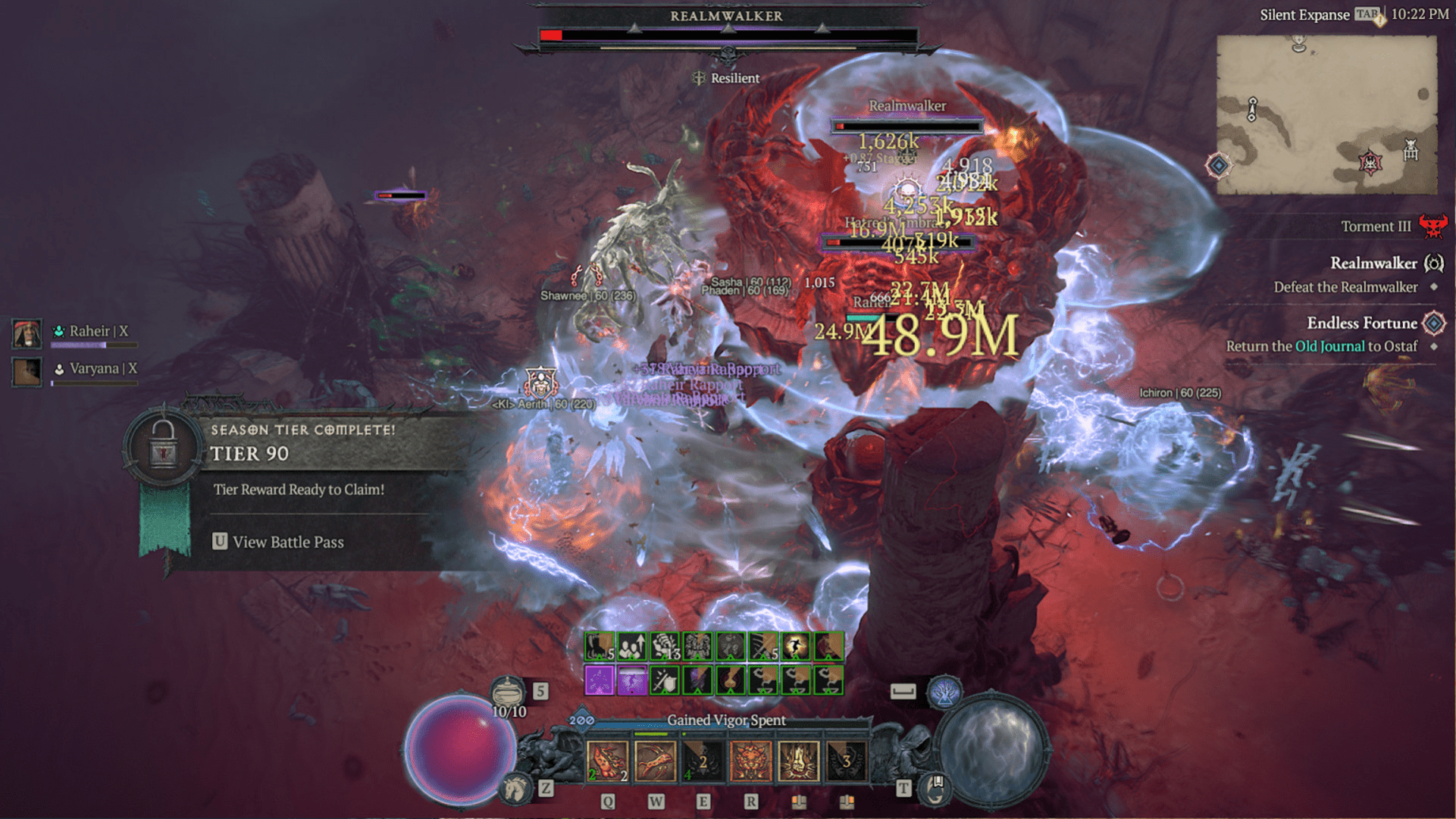Expand the Return the Old Journal objective marker
The height and width of the screenshot is (819, 1456).
tap(1434, 347)
